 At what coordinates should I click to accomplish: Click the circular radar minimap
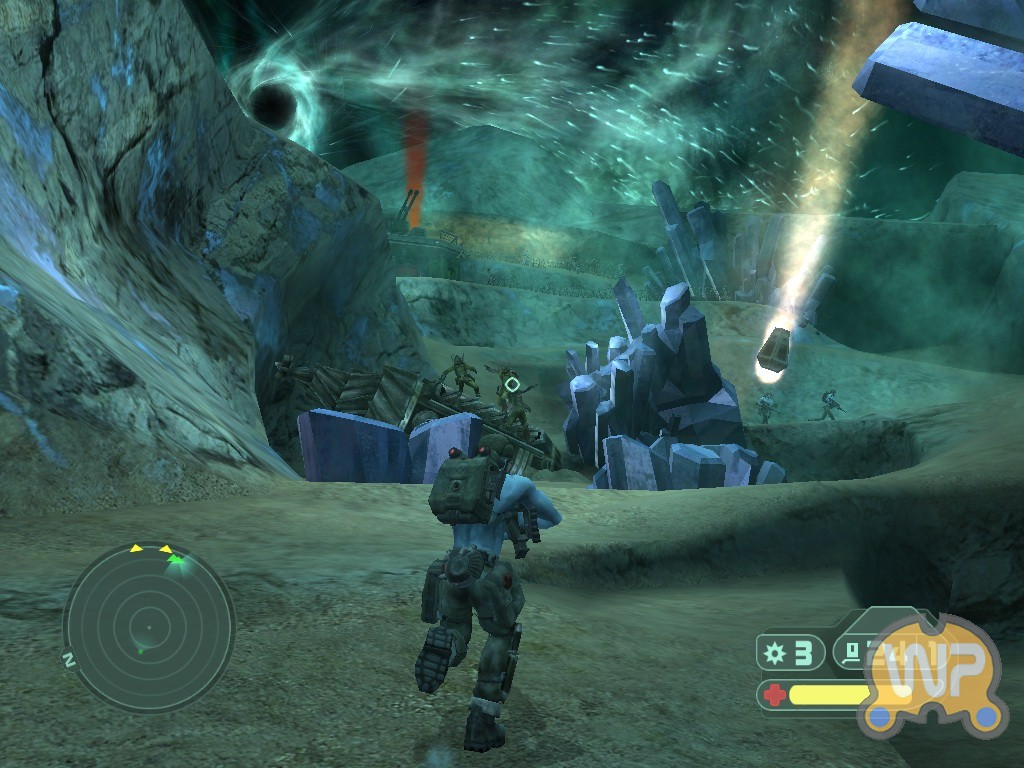tap(148, 629)
